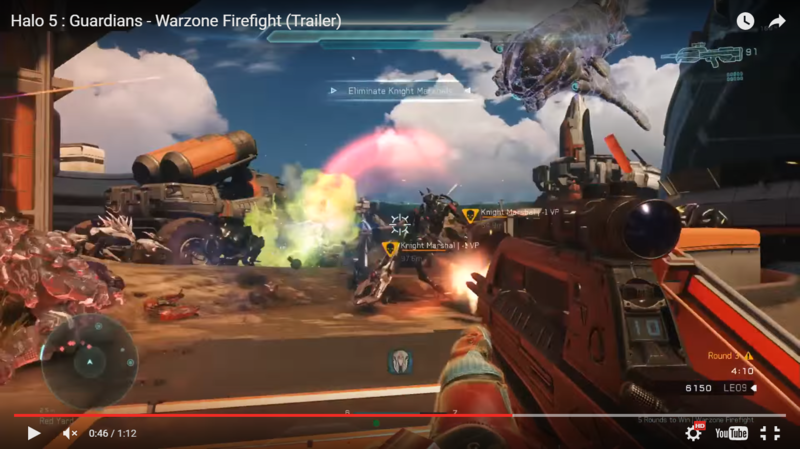Open the video settings gear
This screenshot has height=449, width=800.
(x=693, y=433)
